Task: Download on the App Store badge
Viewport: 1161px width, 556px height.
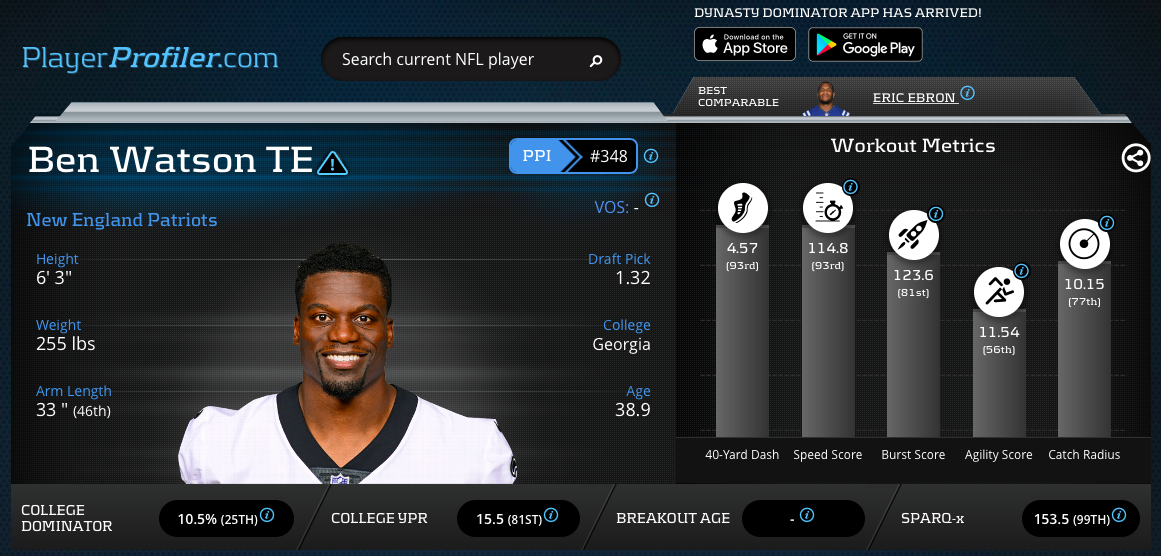Action: click(x=745, y=44)
